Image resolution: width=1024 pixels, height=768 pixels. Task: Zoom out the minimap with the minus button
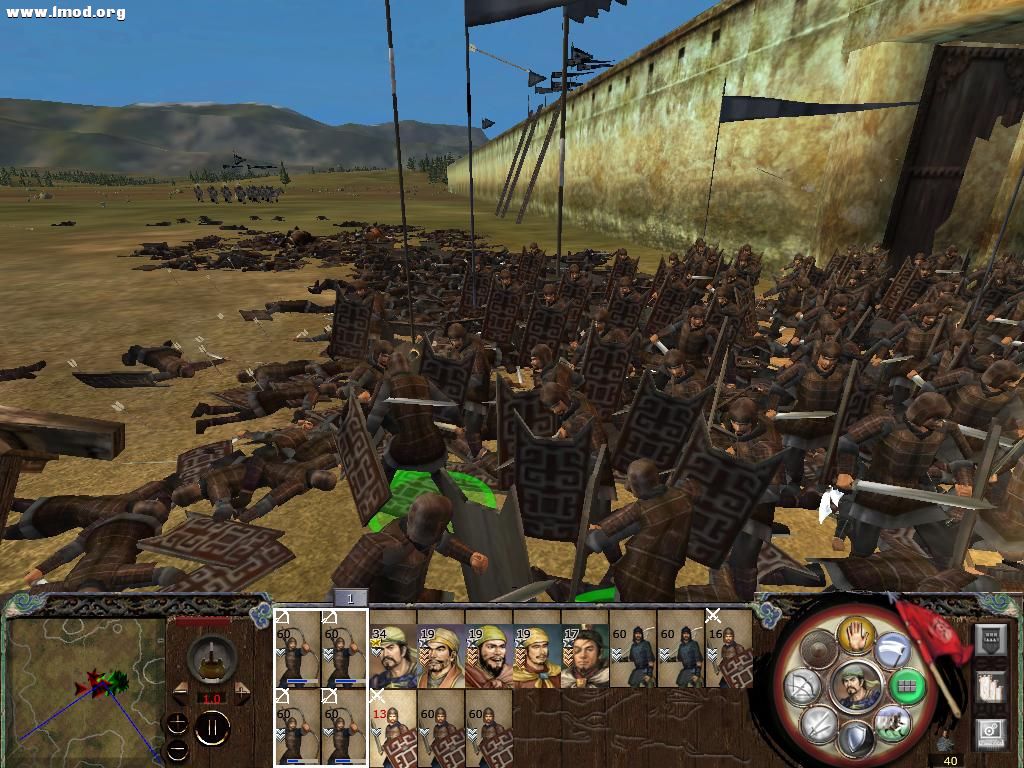177,749
